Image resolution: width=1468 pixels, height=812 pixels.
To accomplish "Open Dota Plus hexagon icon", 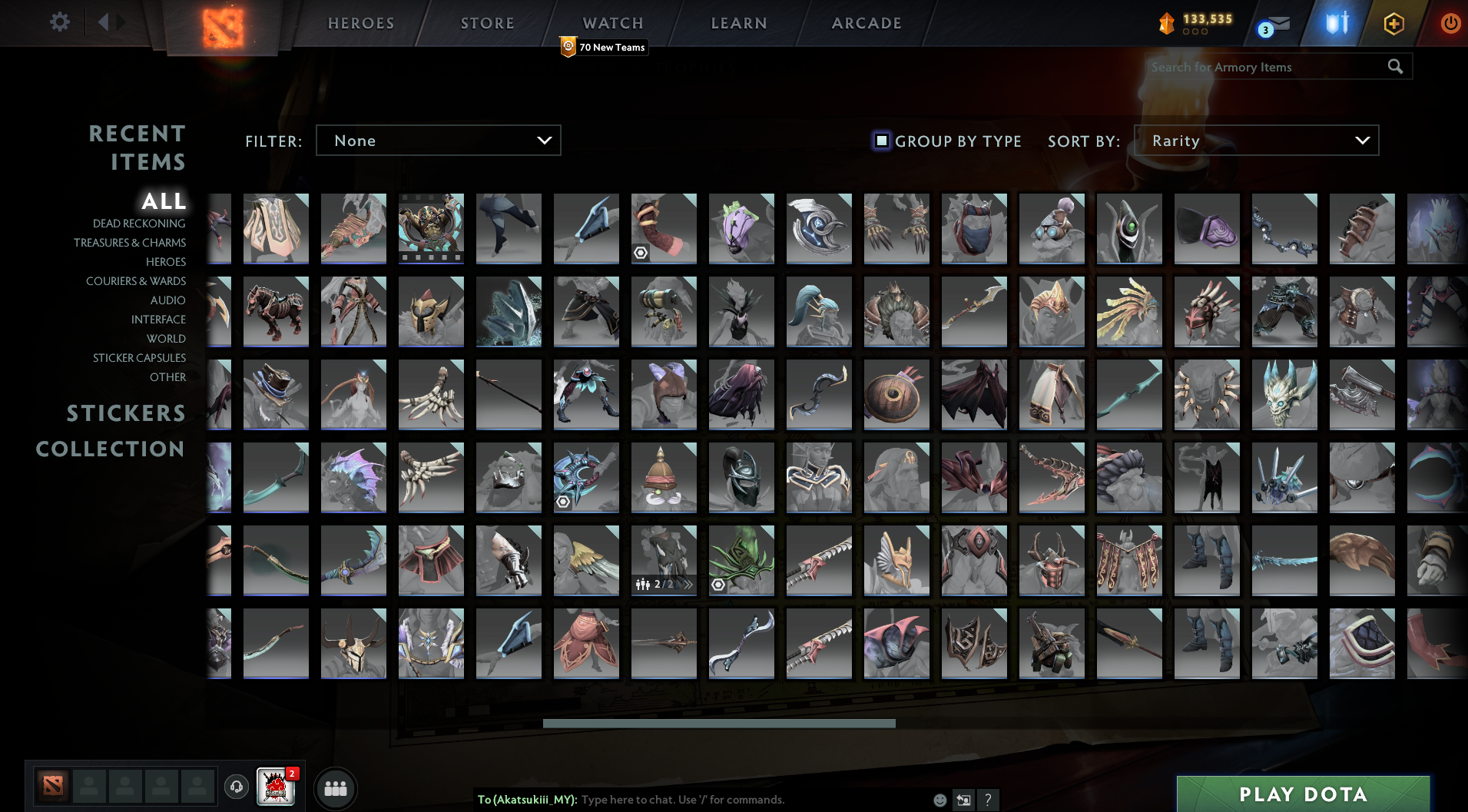I will coord(1393,23).
